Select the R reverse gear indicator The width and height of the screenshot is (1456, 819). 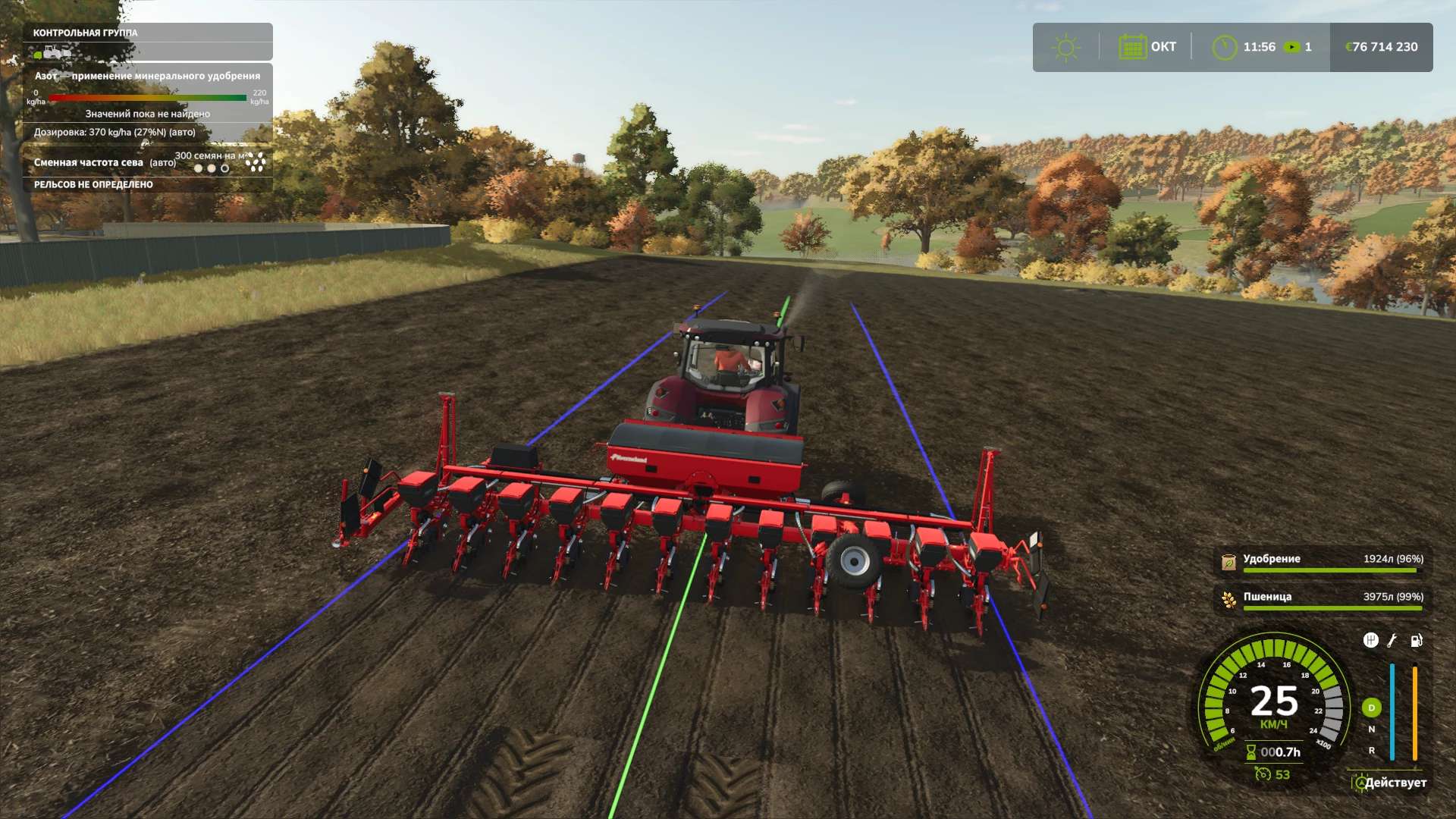[x=1371, y=751]
